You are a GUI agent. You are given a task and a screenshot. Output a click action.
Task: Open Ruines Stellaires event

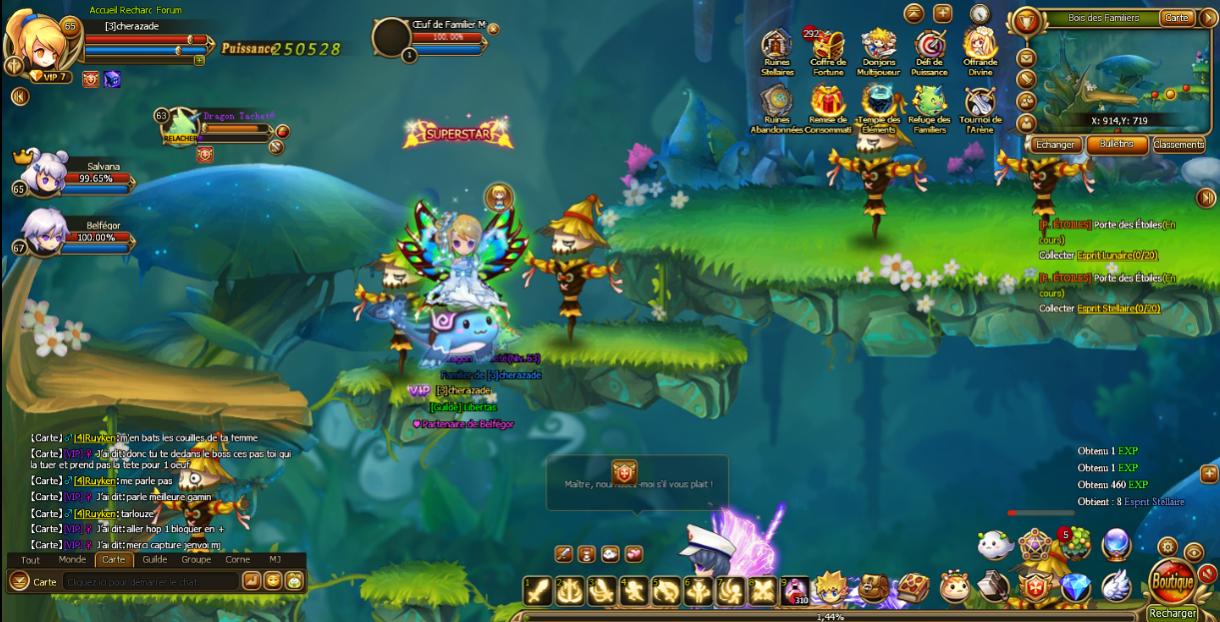pyautogui.click(x=777, y=46)
